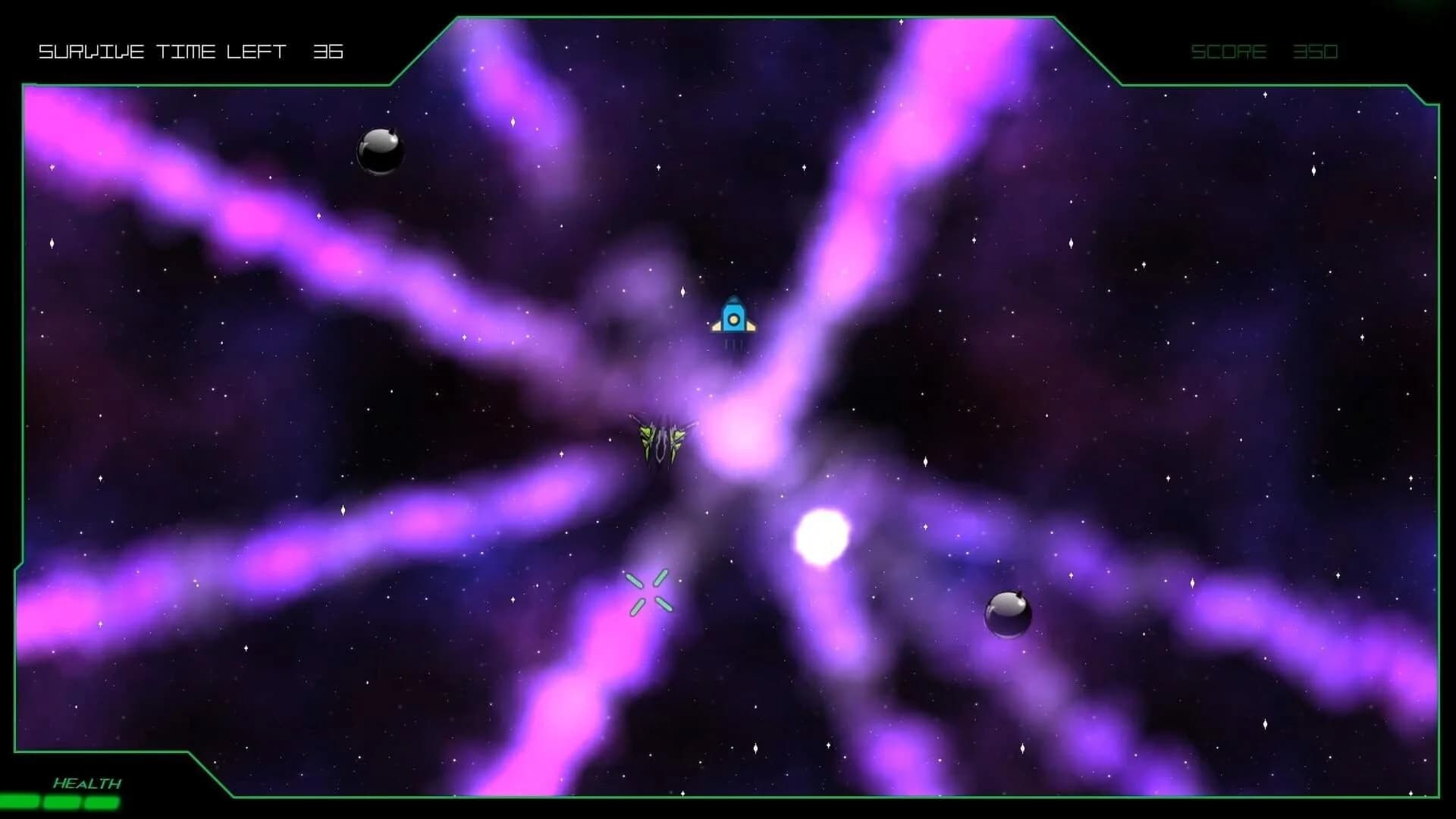Click the third green health bar segment
Image resolution: width=1456 pixels, height=819 pixels.
(x=102, y=800)
